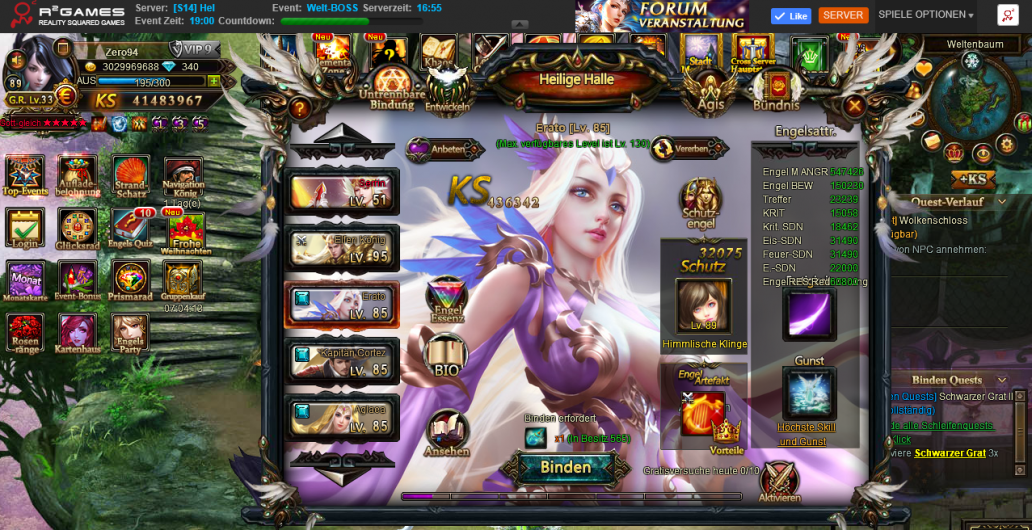1032x530 pixels.
Task: Switch to the Entwickeln tab
Action: 447,90
